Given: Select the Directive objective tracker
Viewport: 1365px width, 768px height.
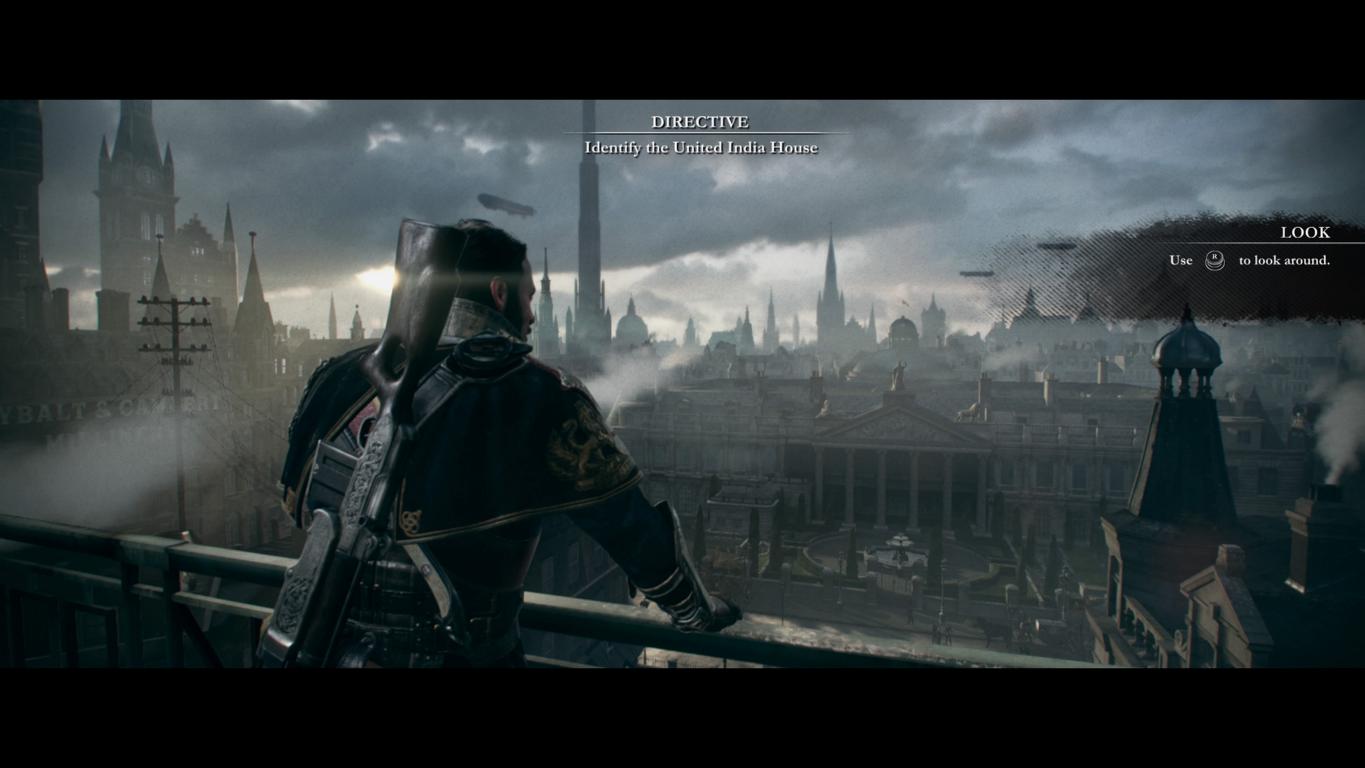Looking at the screenshot, I should (700, 135).
